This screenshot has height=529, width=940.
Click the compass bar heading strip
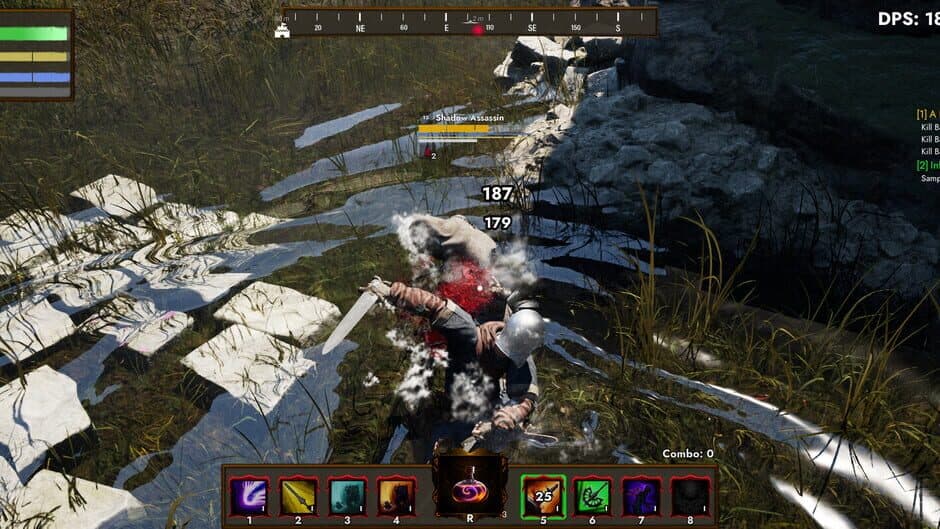pyautogui.click(x=470, y=22)
